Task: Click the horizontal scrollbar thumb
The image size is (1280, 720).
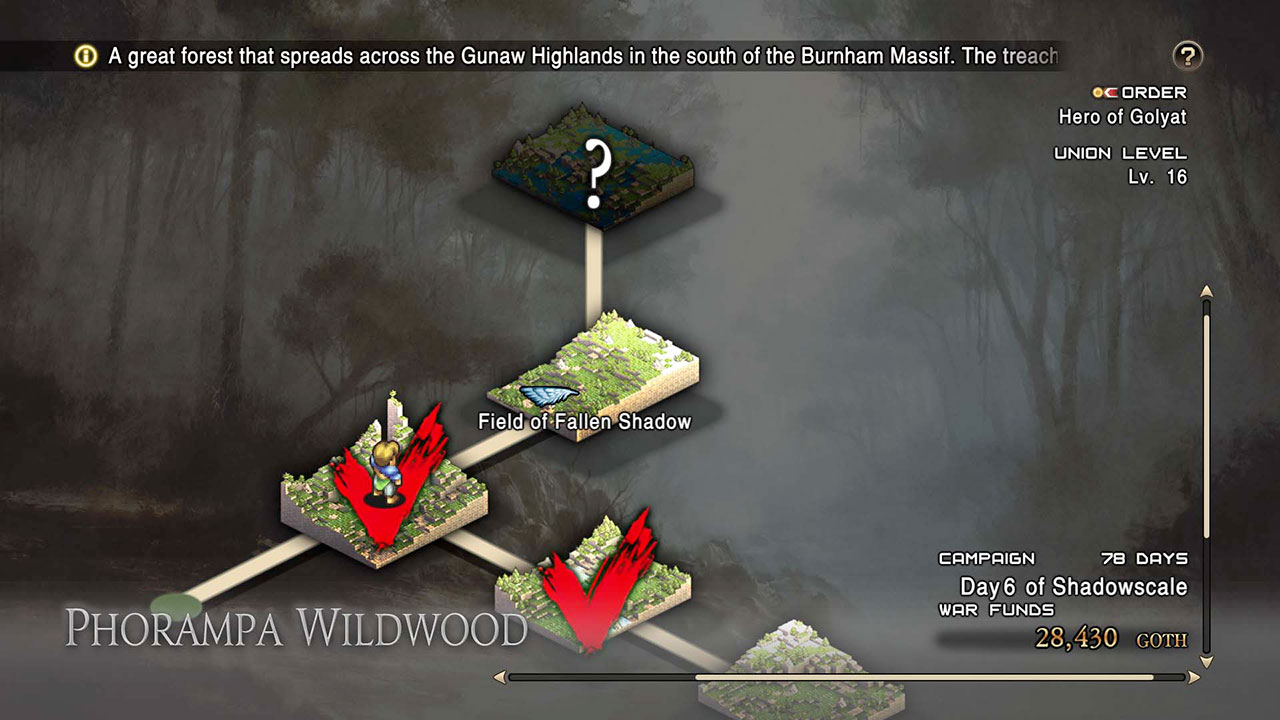Action: click(x=924, y=677)
